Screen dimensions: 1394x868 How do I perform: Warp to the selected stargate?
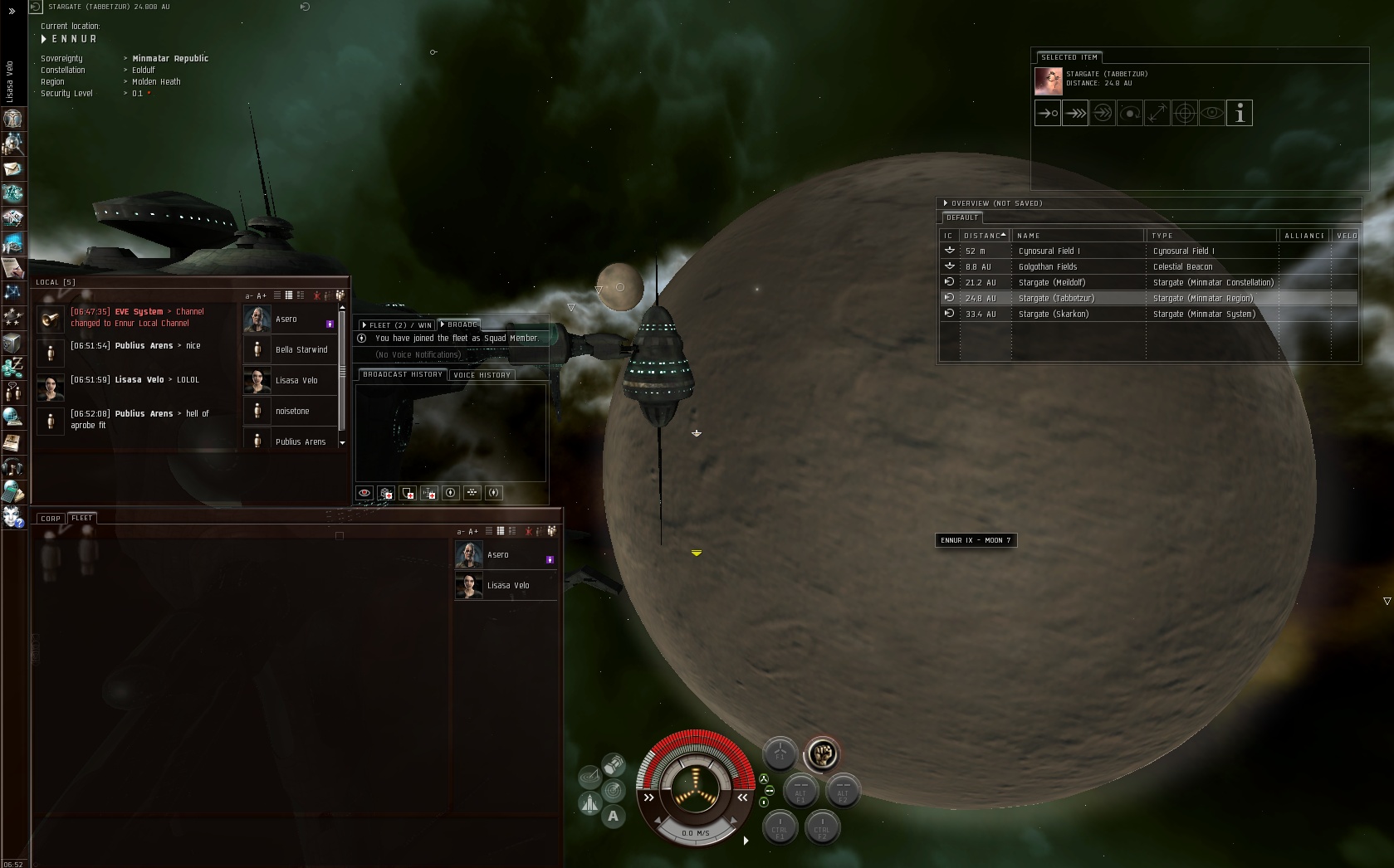point(1075,114)
